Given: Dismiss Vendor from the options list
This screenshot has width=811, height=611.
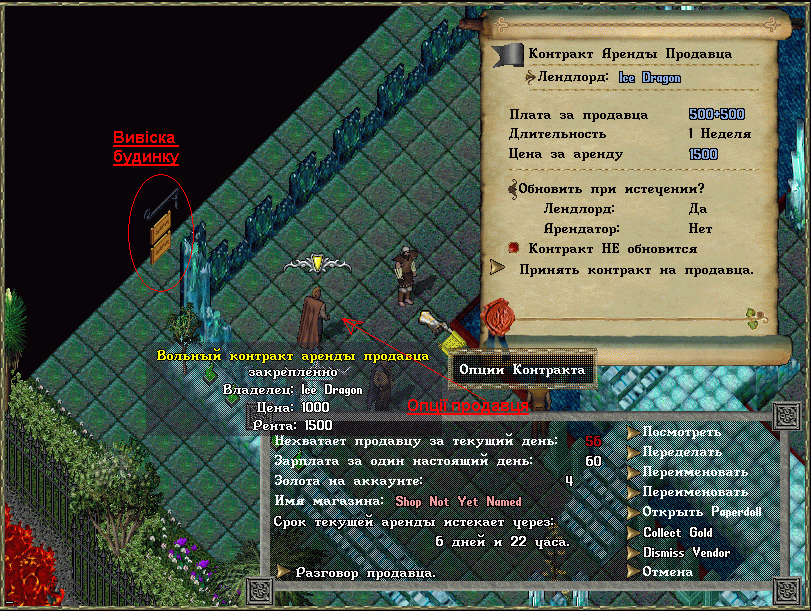Looking at the screenshot, I should coord(633,552).
